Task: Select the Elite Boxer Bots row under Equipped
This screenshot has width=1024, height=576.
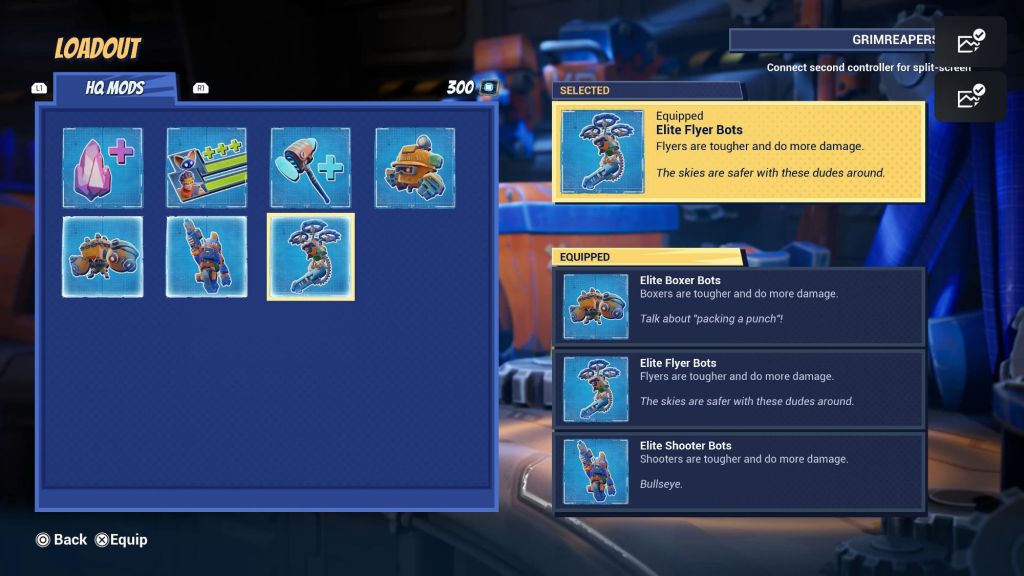Action: click(738, 306)
